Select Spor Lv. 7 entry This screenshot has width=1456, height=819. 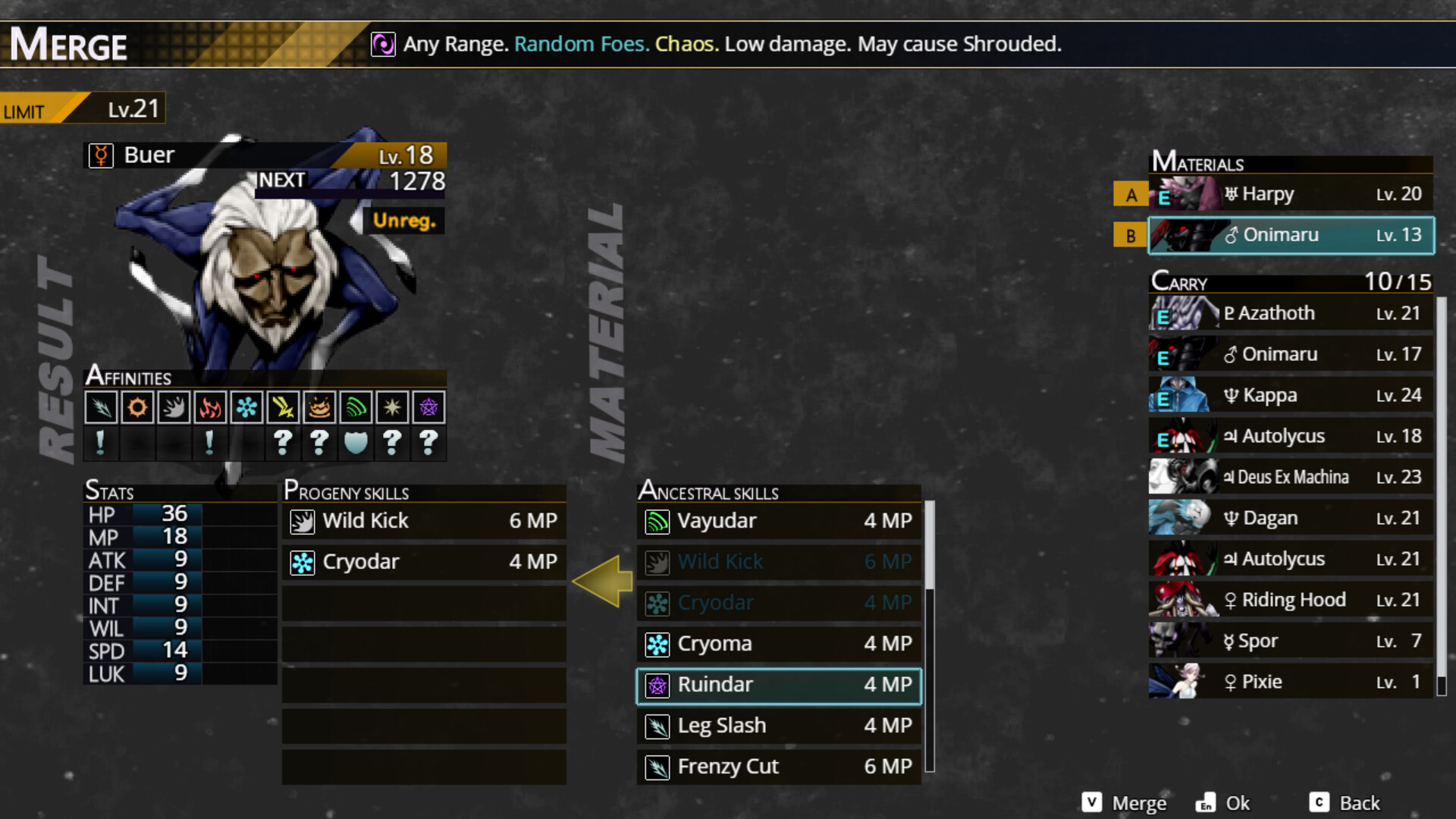[1291, 641]
